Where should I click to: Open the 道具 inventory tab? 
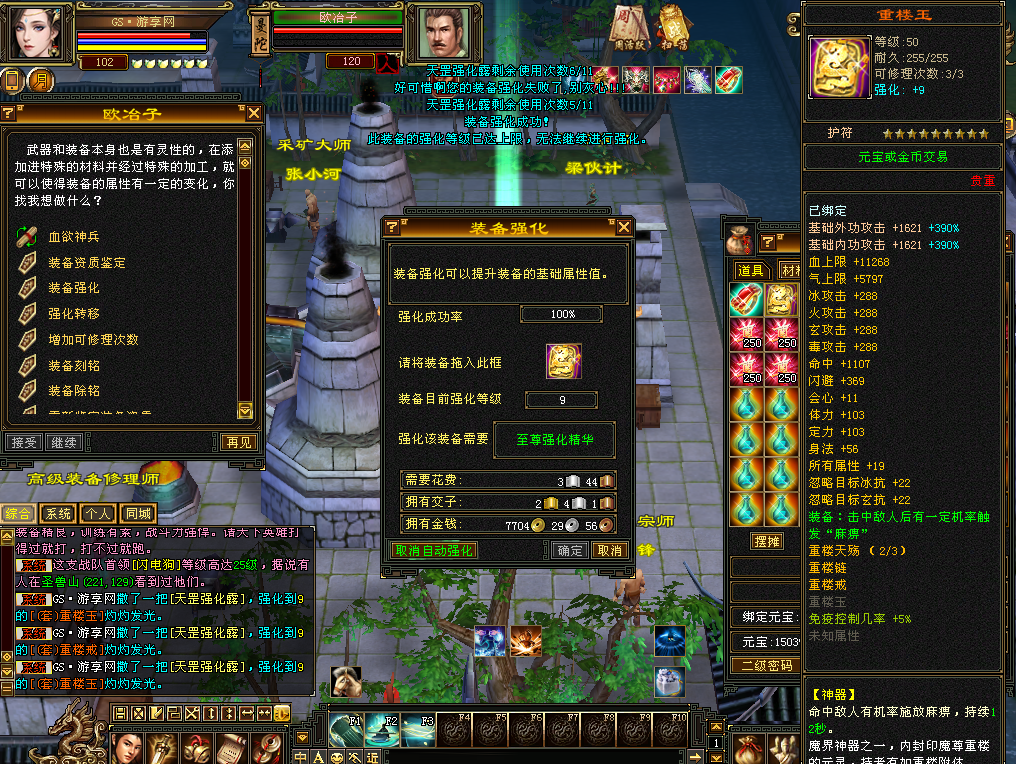(x=751, y=271)
